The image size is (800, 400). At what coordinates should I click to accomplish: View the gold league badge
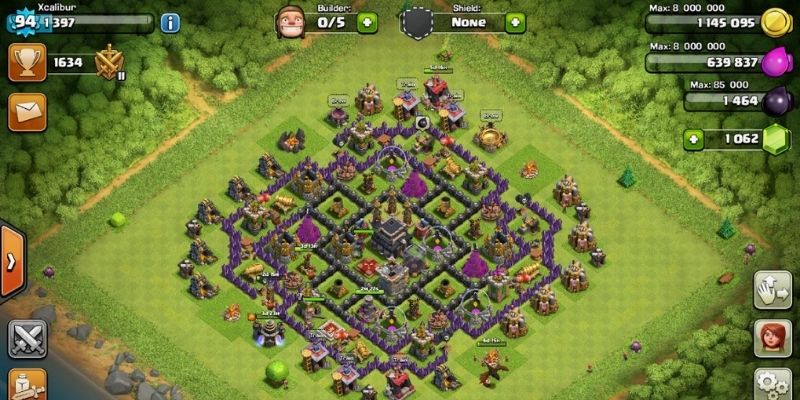coord(109,63)
